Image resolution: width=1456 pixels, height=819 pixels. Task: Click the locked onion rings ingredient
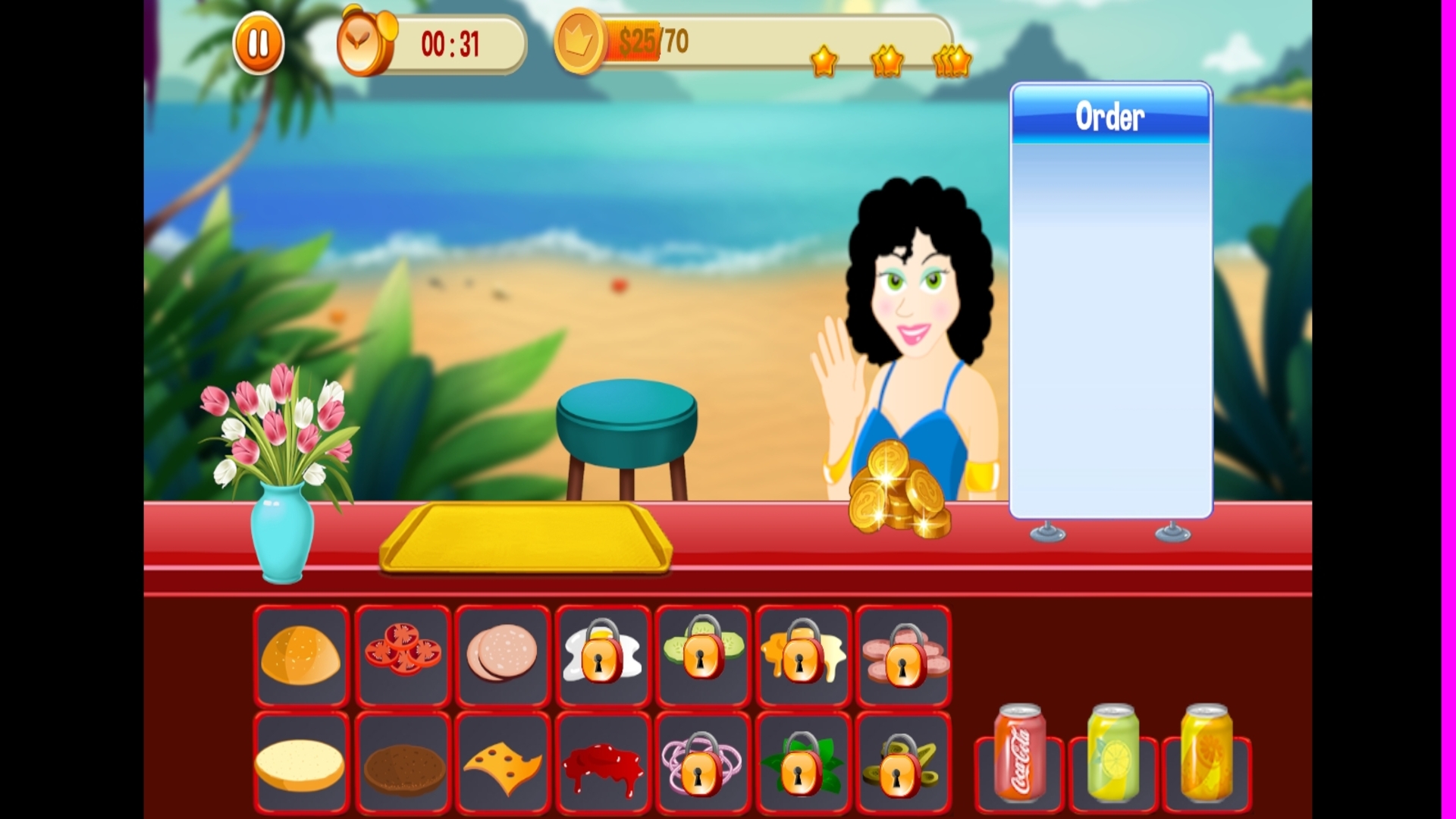702,761
